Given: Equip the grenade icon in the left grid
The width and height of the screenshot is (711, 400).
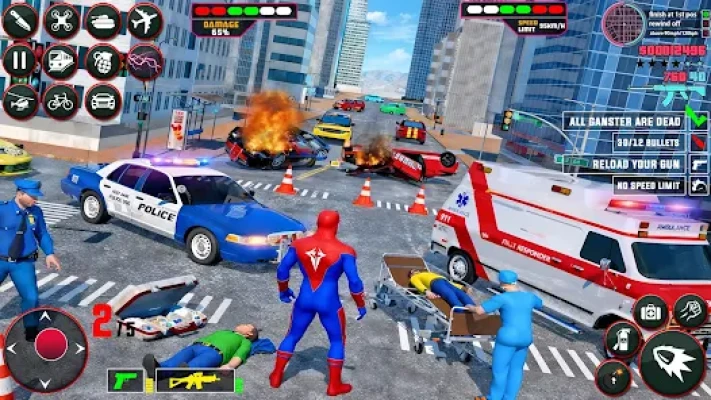Looking at the screenshot, I should pos(103,61).
